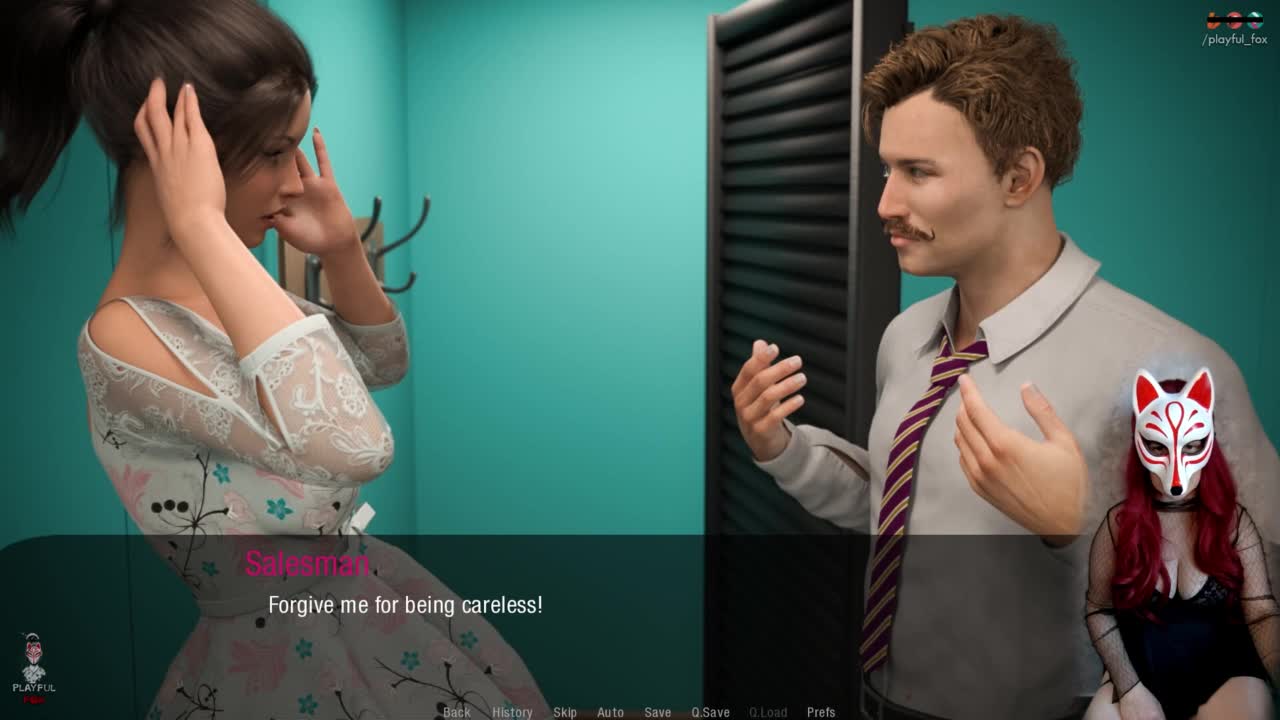
Task: Open the History log
Action: (x=512, y=712)
